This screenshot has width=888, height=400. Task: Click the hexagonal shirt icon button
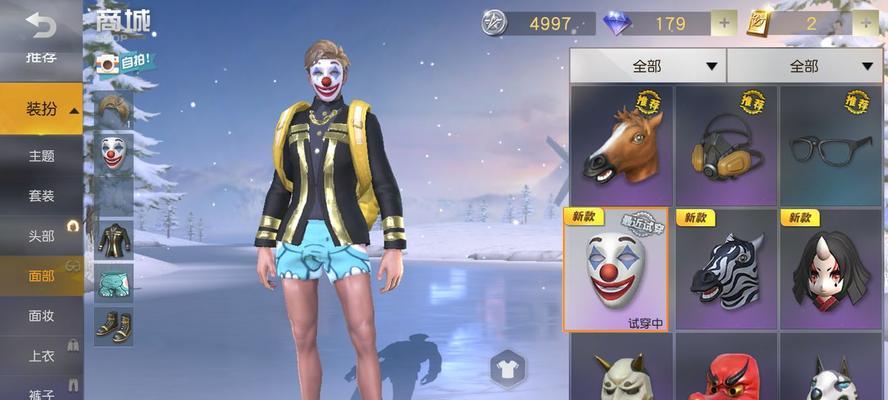(x=508, y=370)
